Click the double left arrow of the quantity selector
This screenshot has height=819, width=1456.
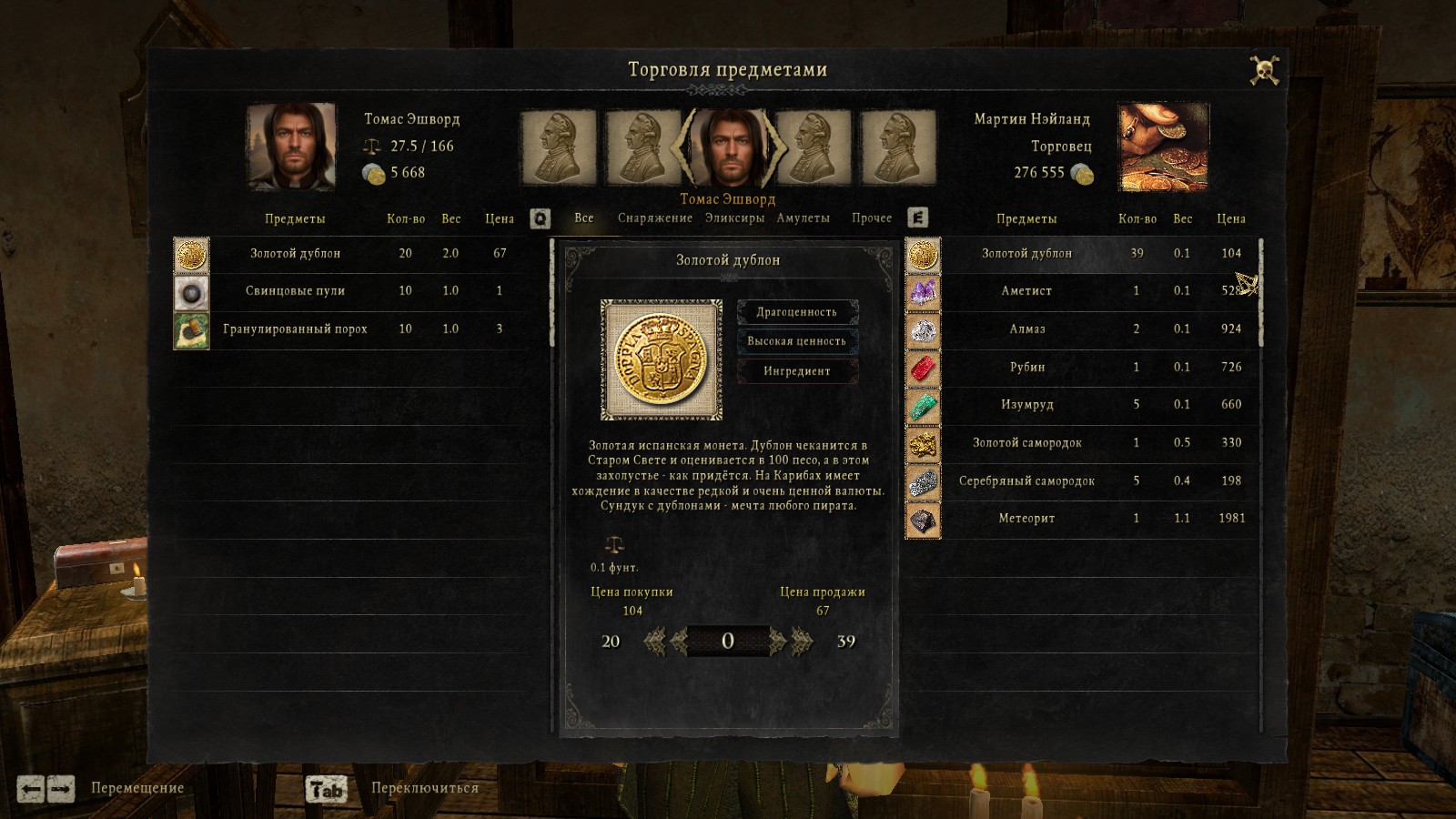click(653, 642)
